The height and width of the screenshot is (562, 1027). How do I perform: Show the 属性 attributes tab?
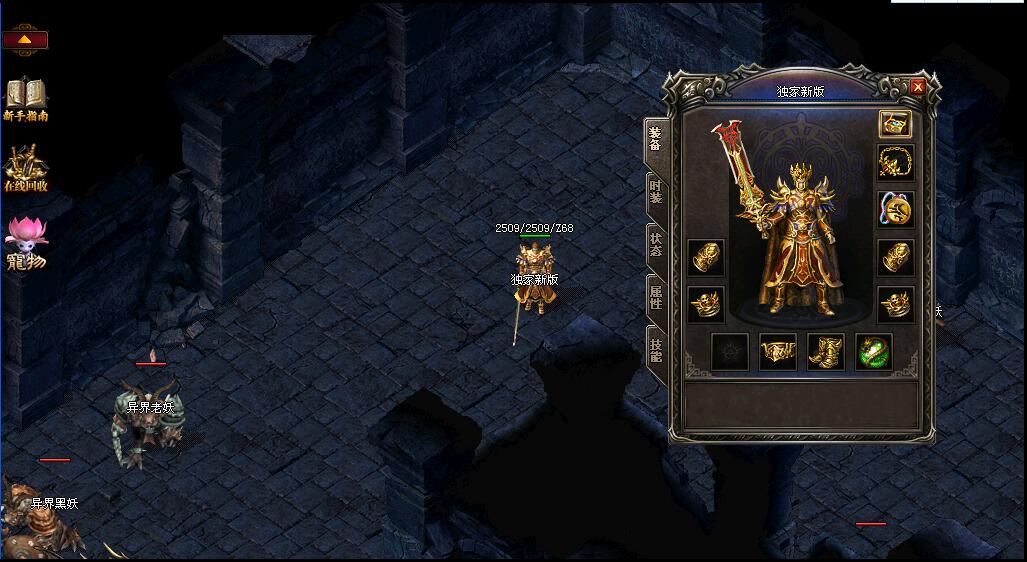655,297
